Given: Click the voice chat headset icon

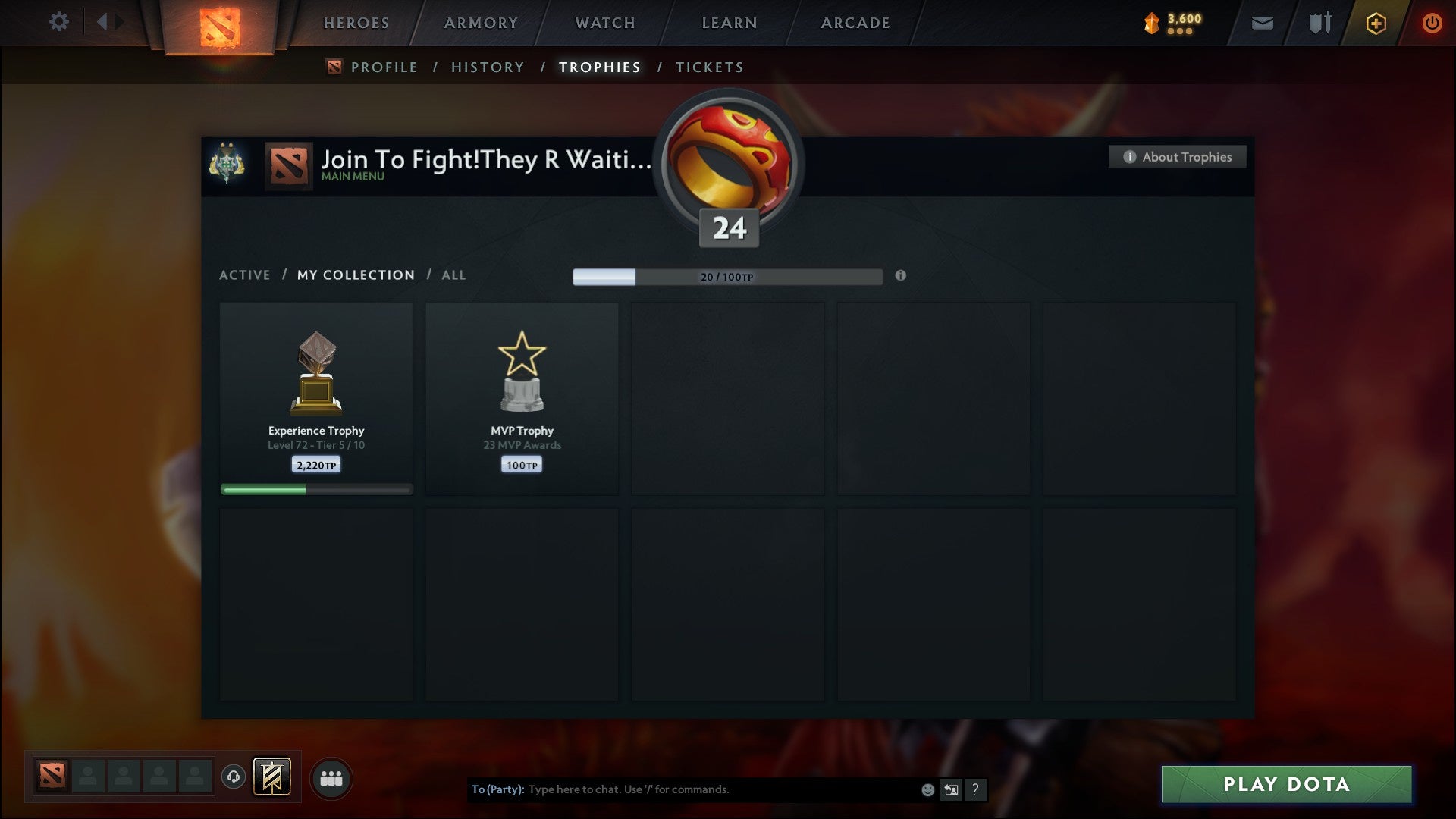Looking at the screenshot, I should pyautogui.click(x=234, y=777).
